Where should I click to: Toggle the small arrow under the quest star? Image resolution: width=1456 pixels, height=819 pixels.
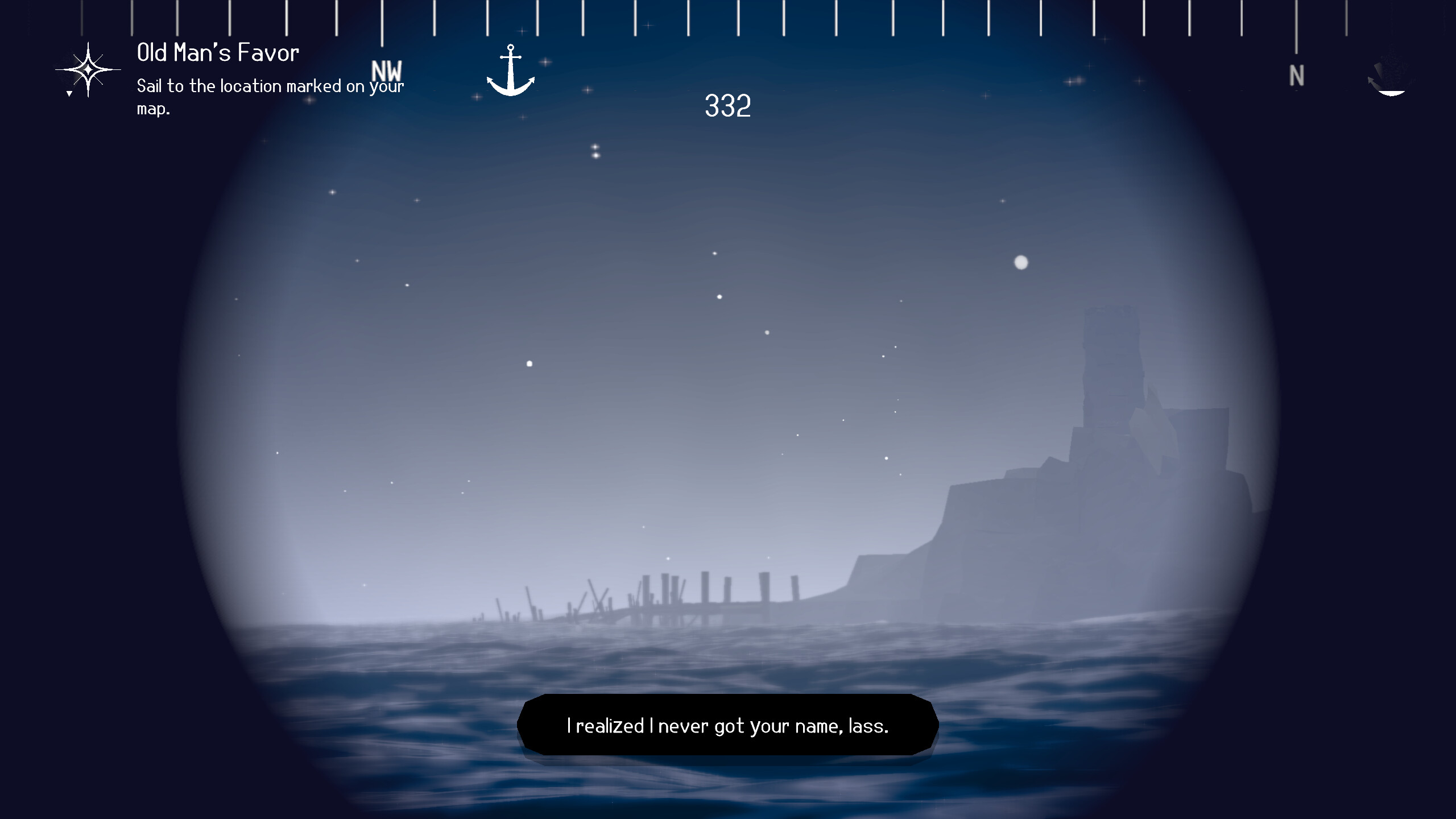[x=68, y=93]
